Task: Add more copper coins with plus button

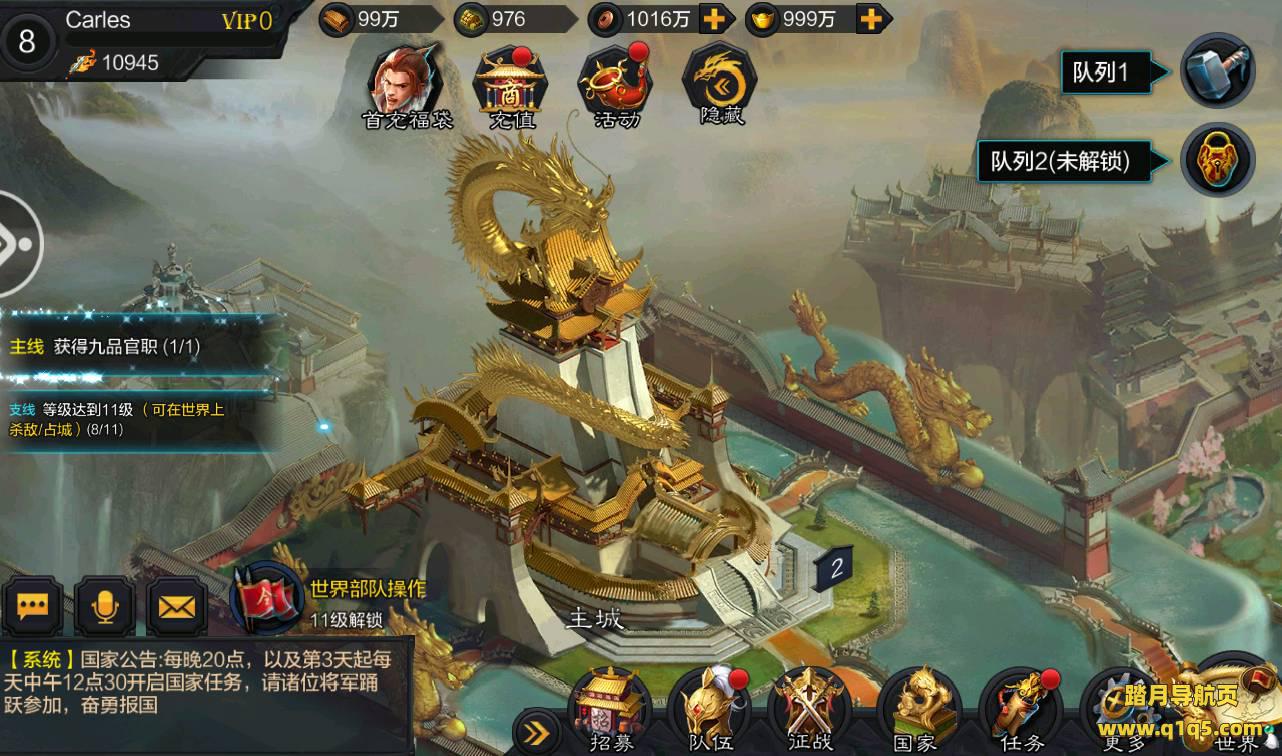Action: [x=714, y=18]
